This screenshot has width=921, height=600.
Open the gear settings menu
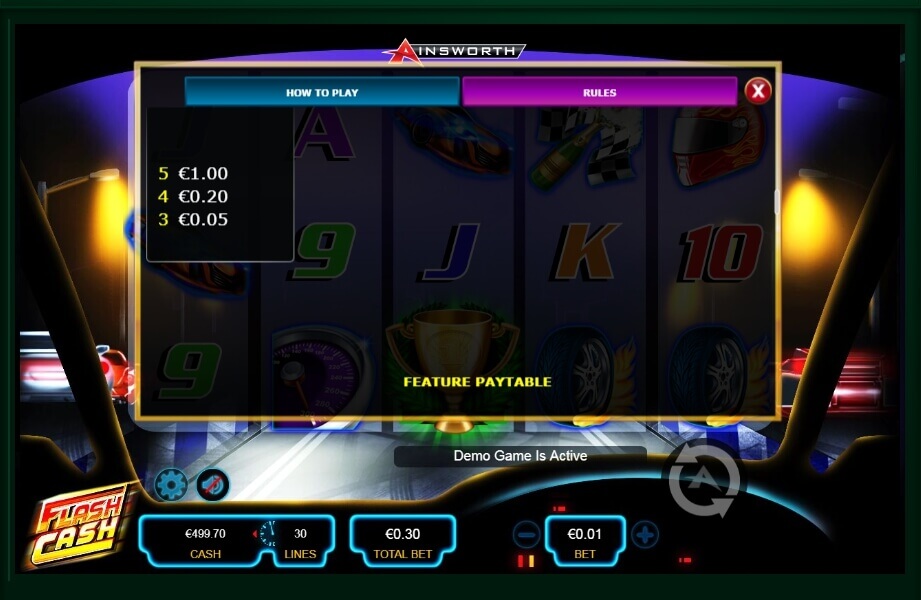tap(171, 485)
